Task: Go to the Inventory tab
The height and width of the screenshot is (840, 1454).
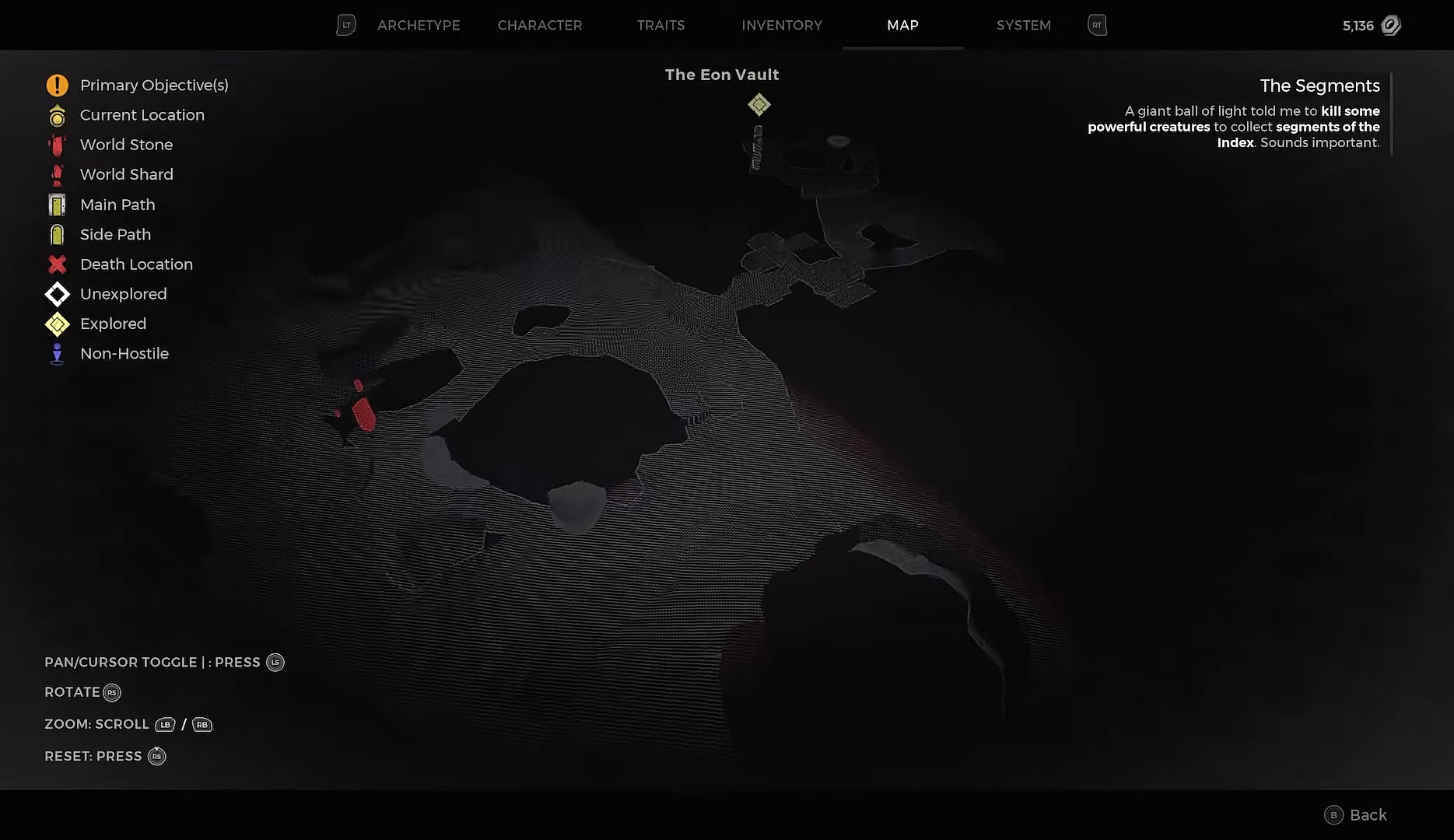Action: [782, 26]
